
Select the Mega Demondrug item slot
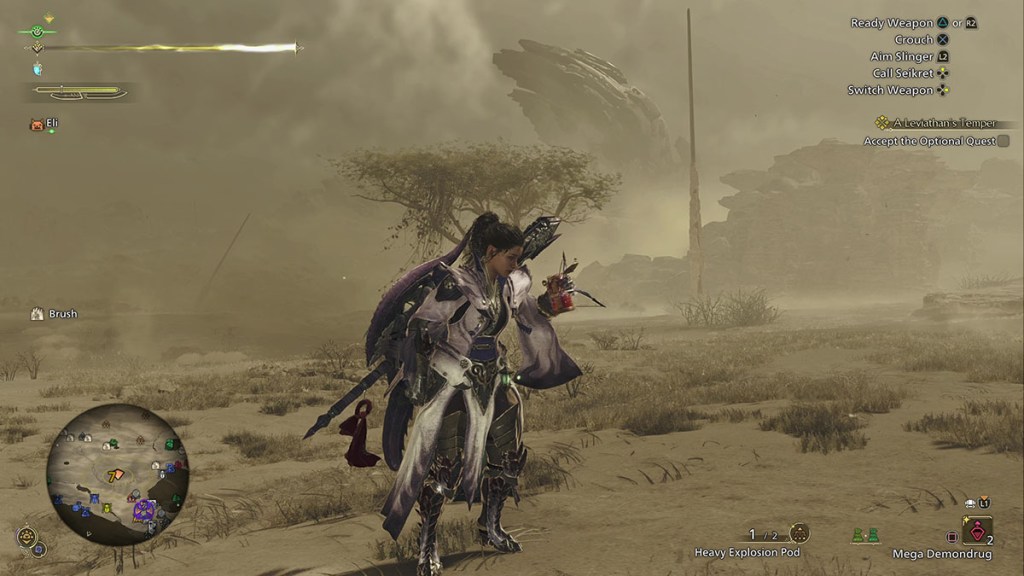point(977,531)
